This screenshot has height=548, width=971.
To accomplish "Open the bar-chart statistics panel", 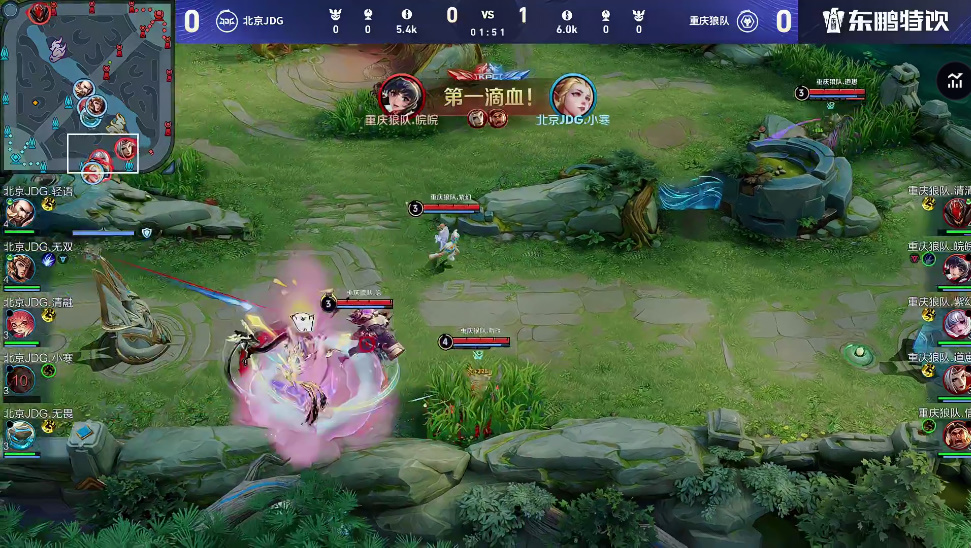I will [950, 81].
